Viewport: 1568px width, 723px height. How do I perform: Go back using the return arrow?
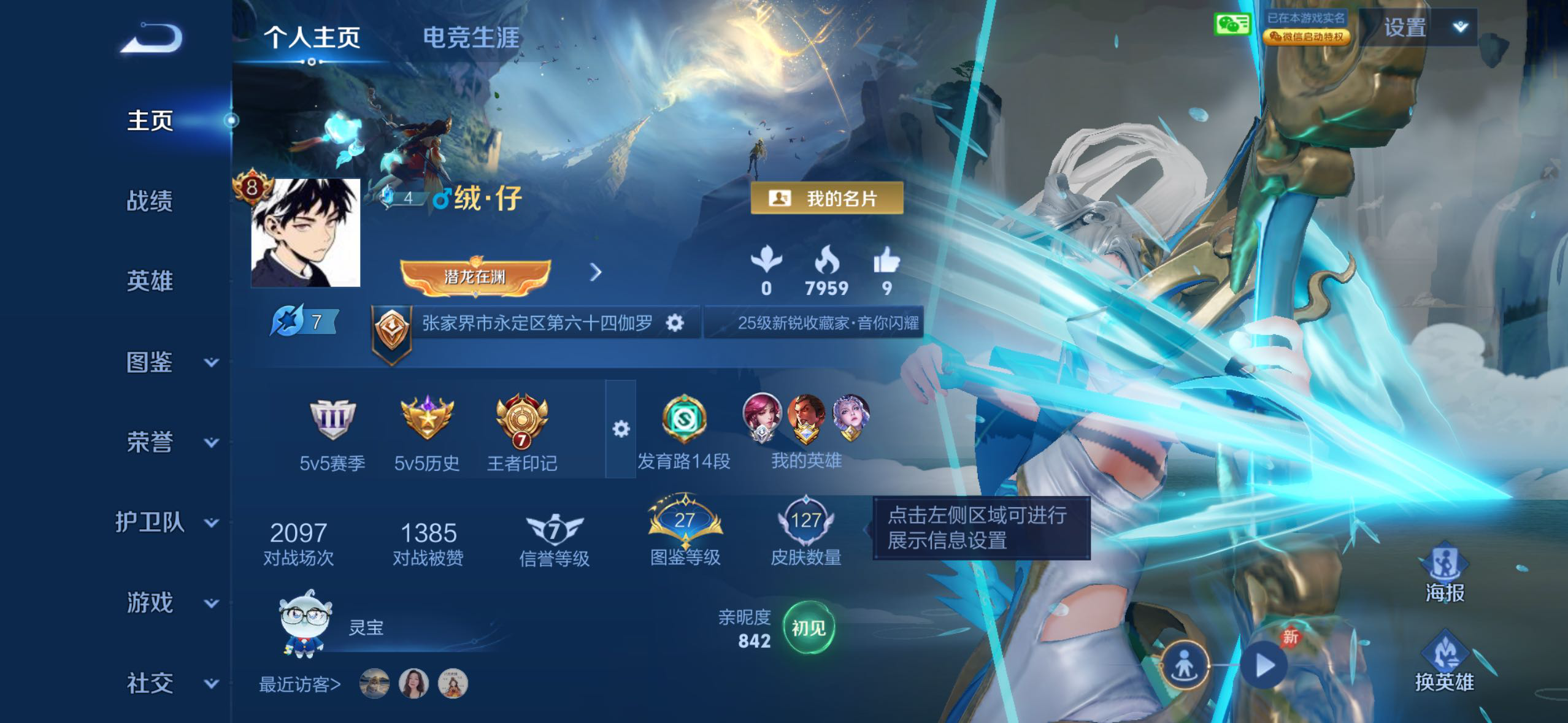152,38
